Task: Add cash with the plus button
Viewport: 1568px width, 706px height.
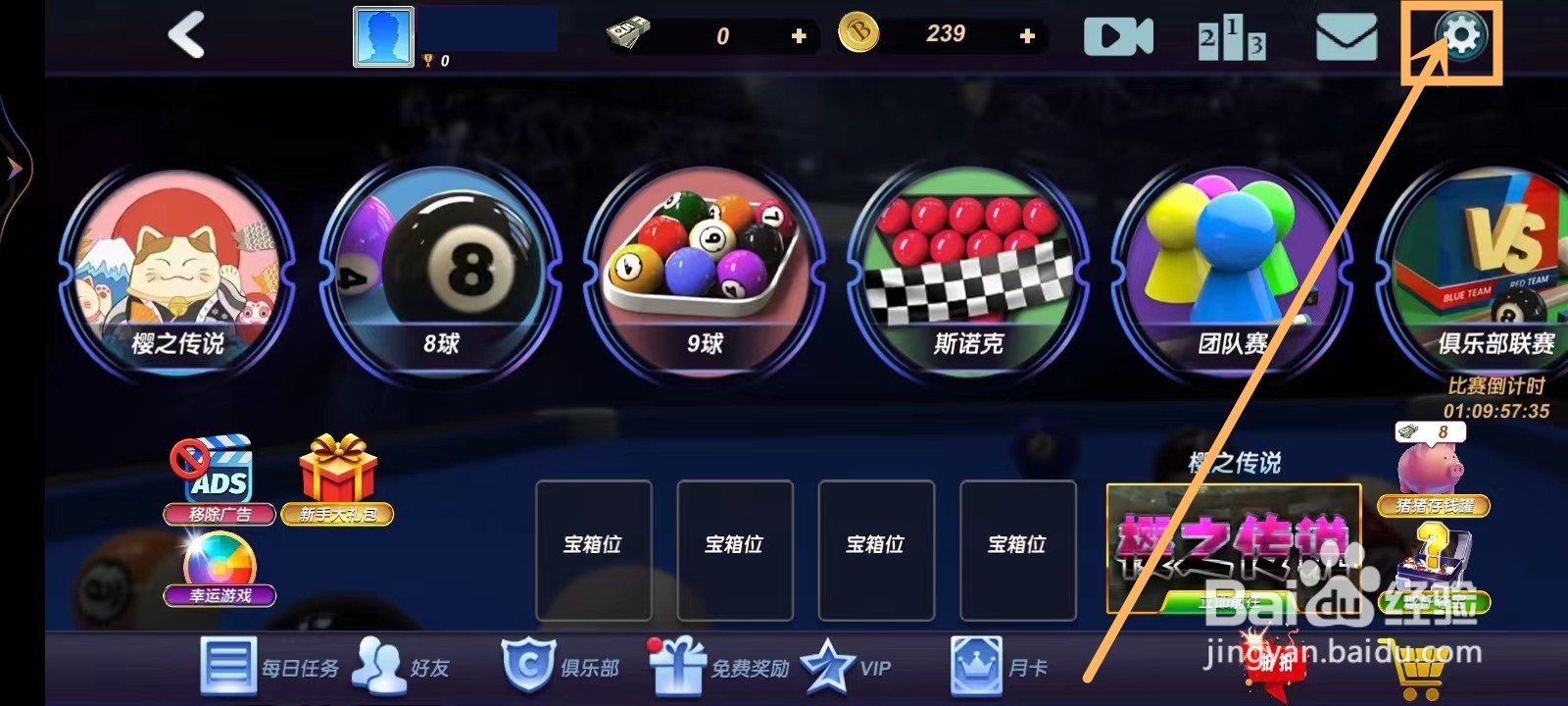Action: [799, 36]
